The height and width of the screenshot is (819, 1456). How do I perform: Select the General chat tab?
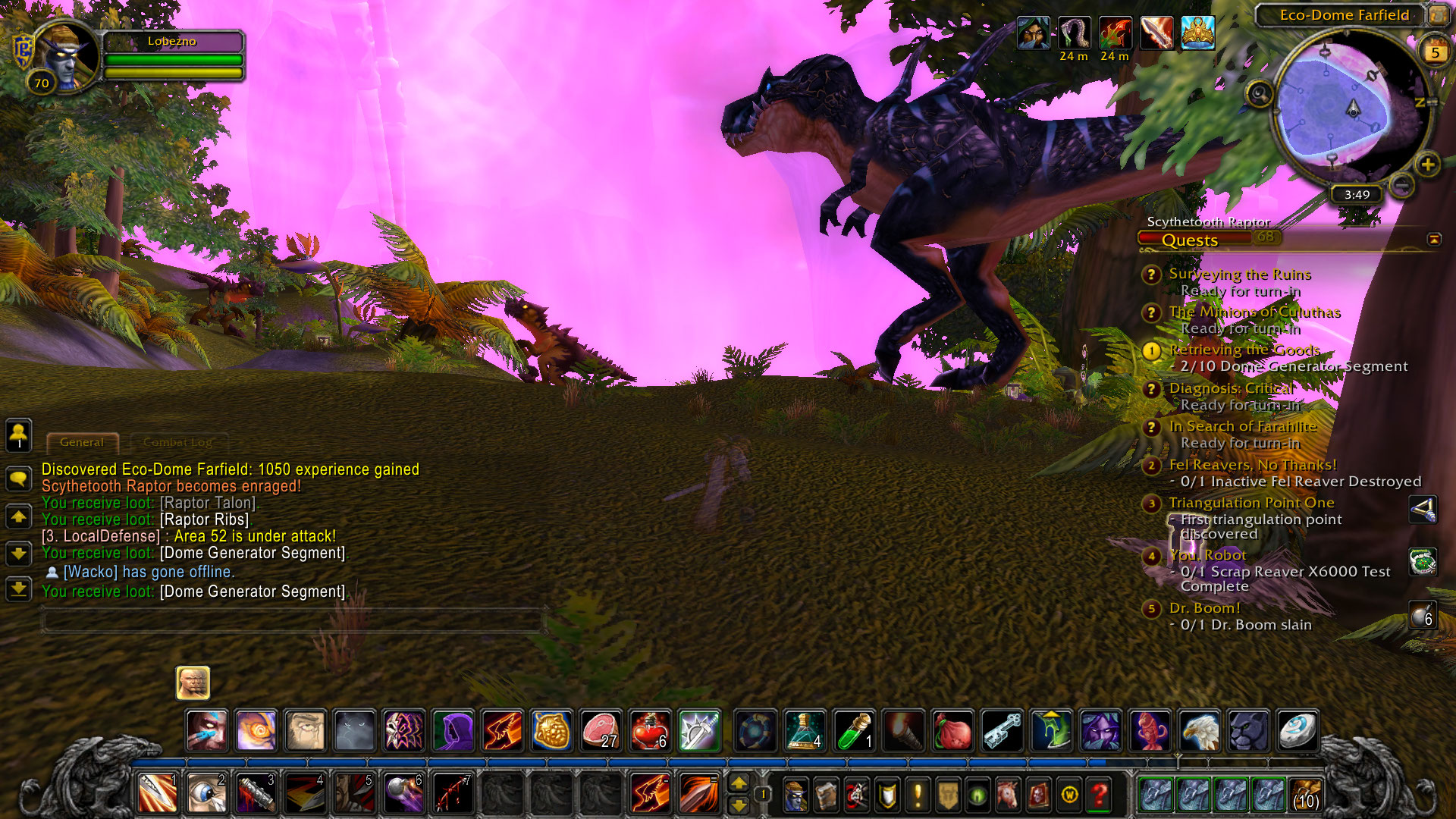(82, 442)
